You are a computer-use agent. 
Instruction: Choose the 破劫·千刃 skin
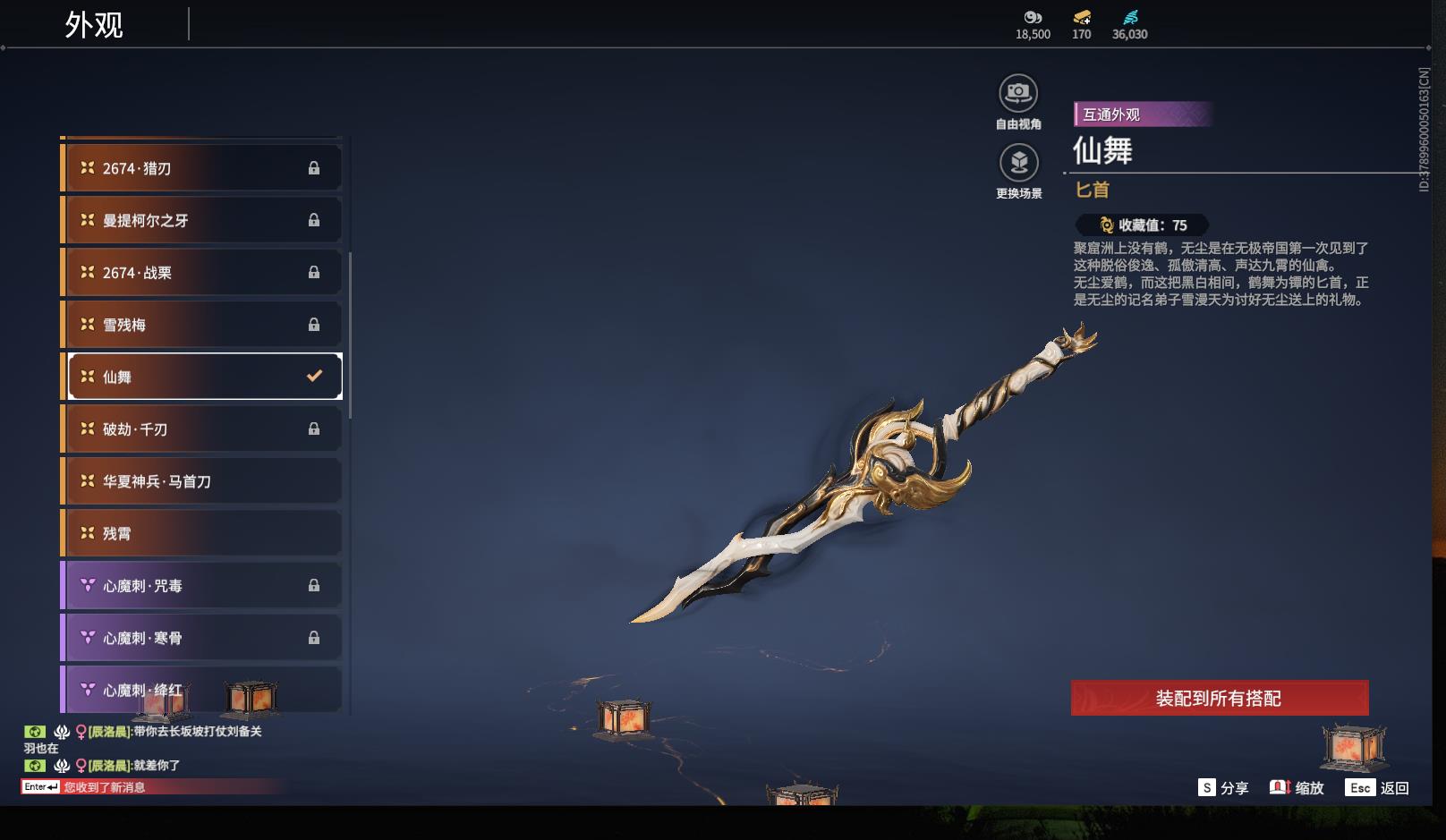[x=203, y=428]
